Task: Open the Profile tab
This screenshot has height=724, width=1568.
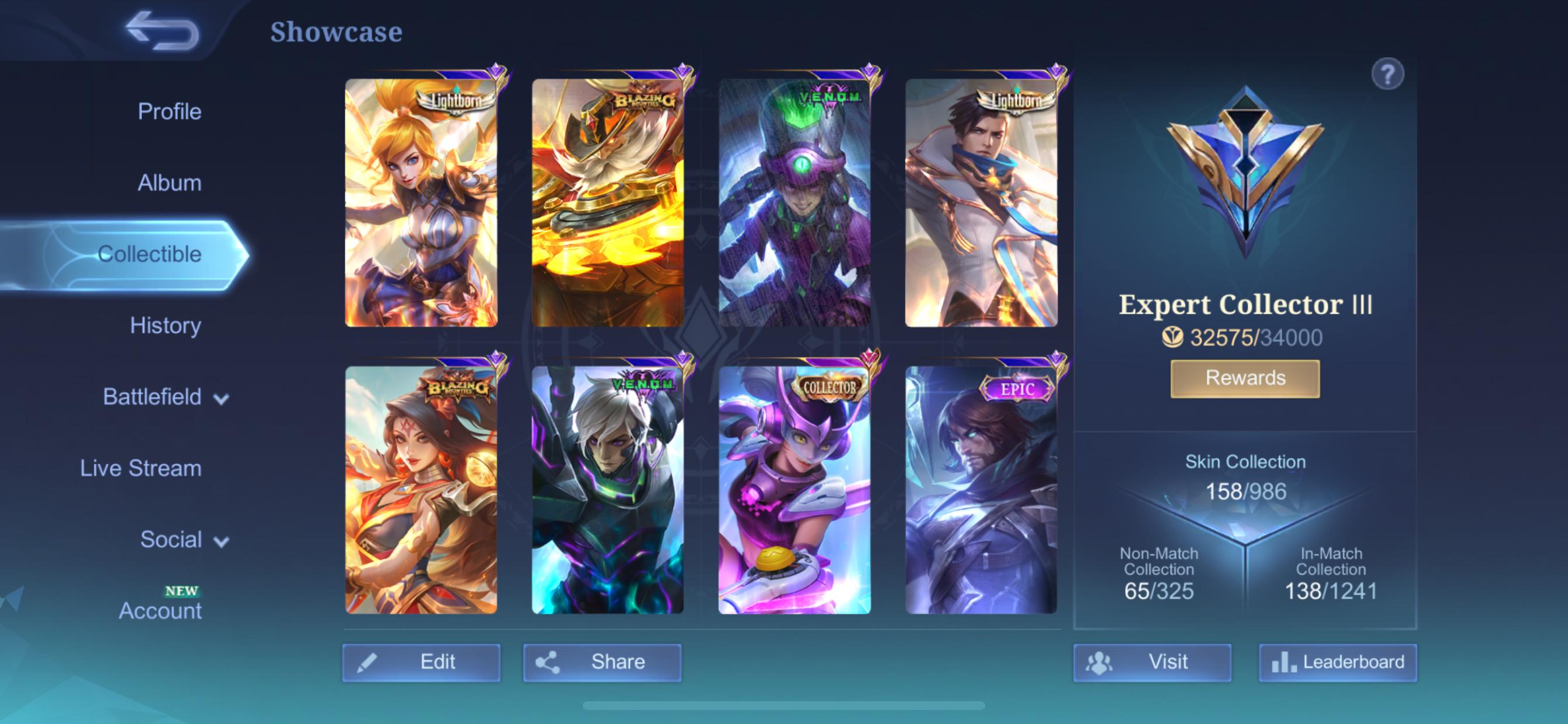Action: 170,111
